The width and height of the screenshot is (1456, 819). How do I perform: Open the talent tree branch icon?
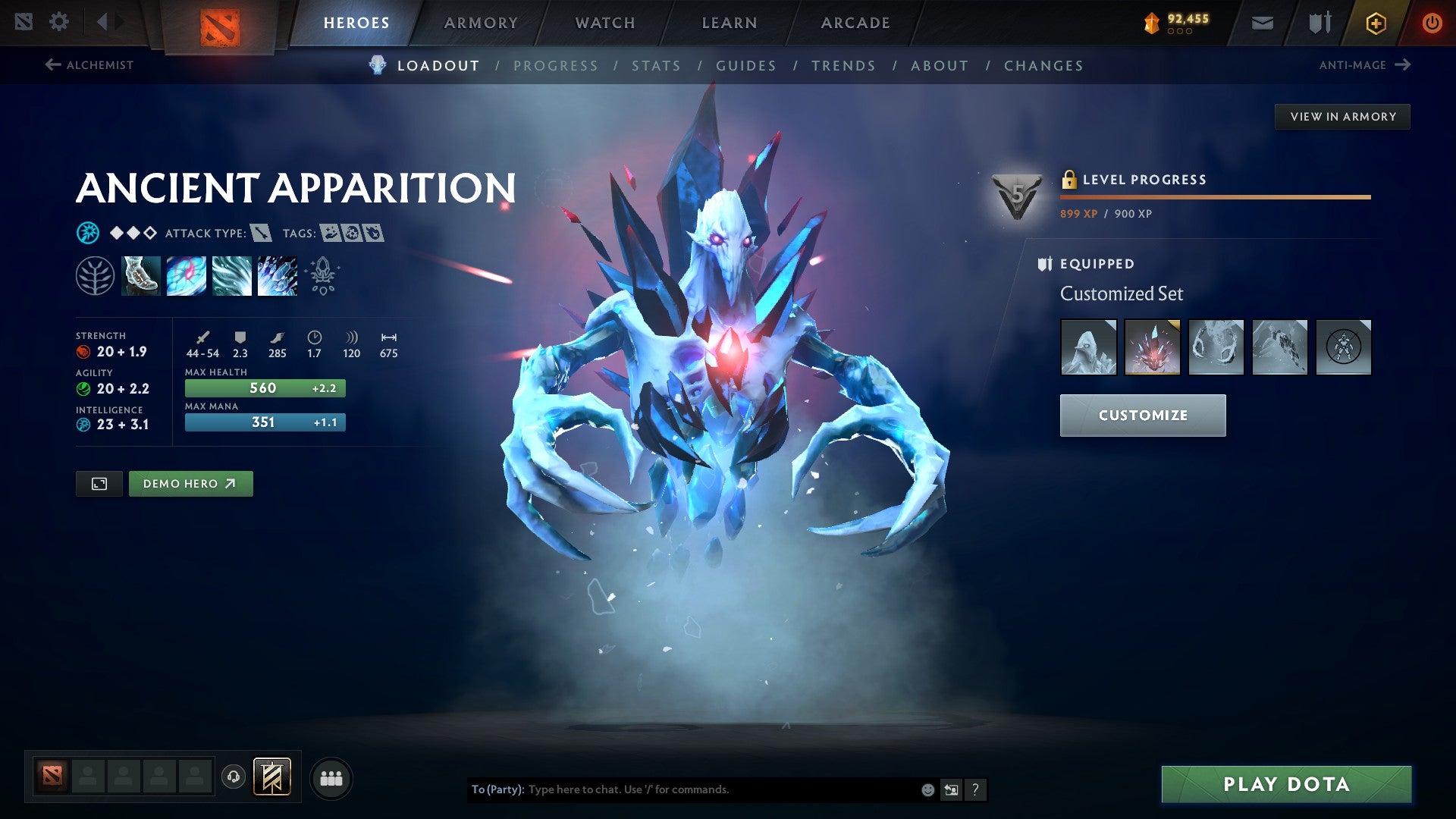tap(95, 275)
